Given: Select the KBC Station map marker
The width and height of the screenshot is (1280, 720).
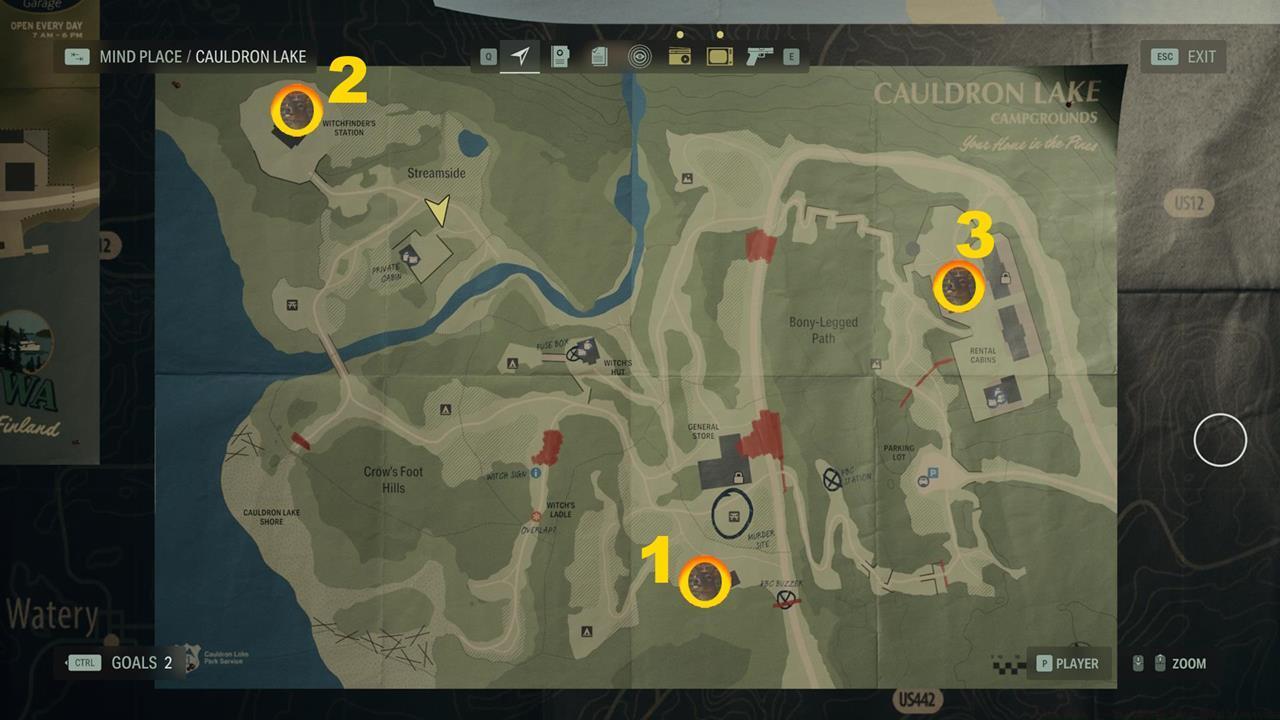Looking at the screenshot, I should [x=831, y=478].
